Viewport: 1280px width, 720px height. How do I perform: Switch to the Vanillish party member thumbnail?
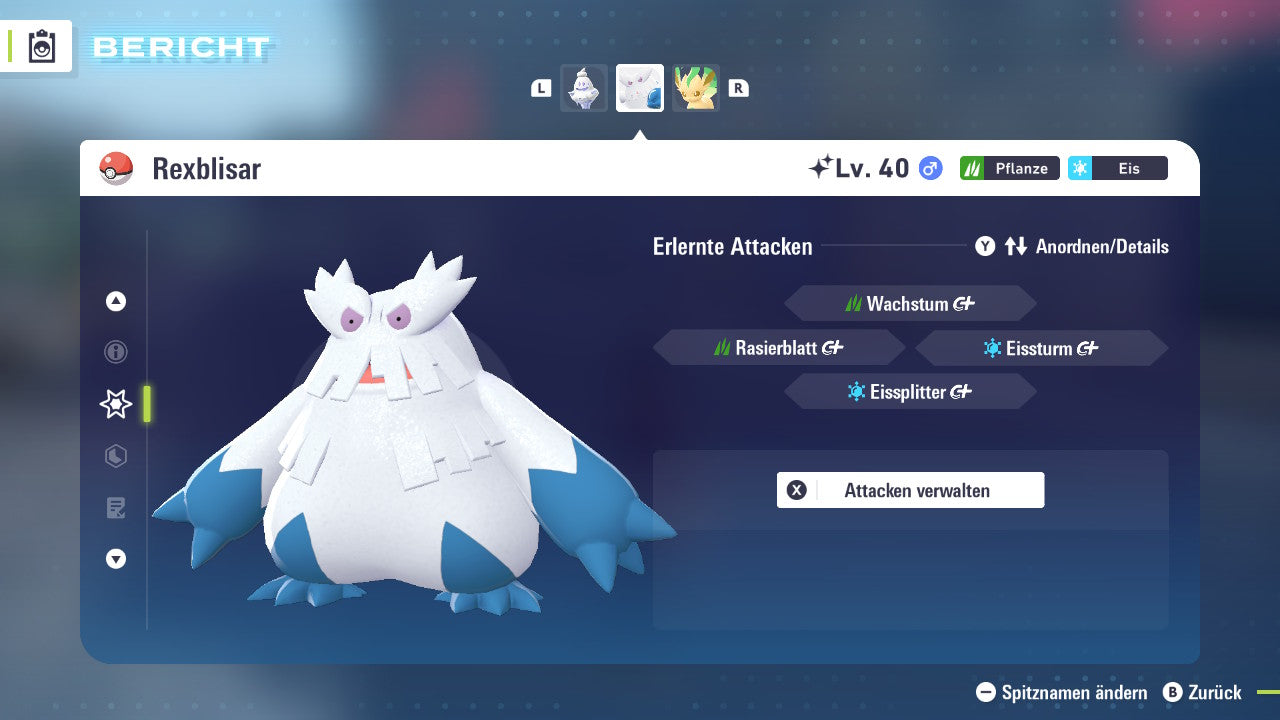click(583, 87)
